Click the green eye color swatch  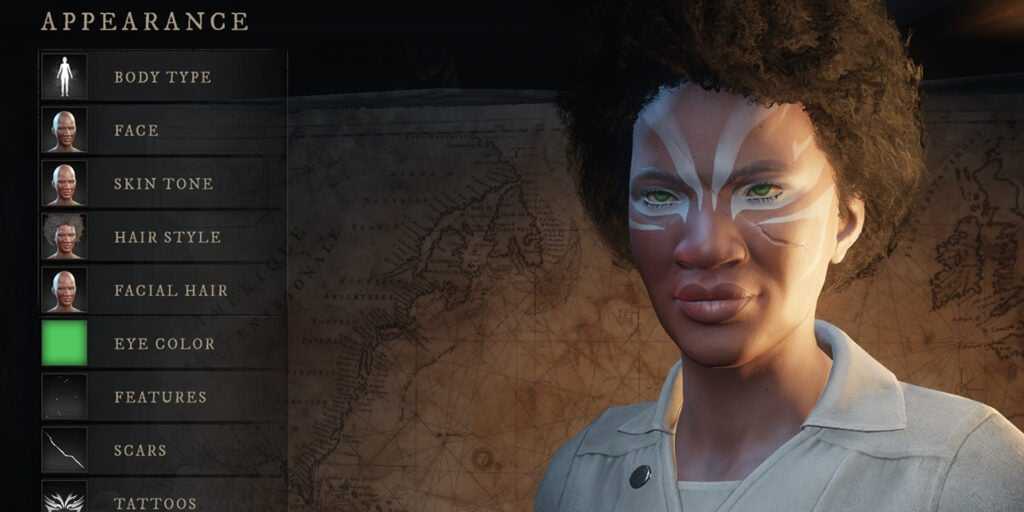pyautogui.click(x=64, y=343)
